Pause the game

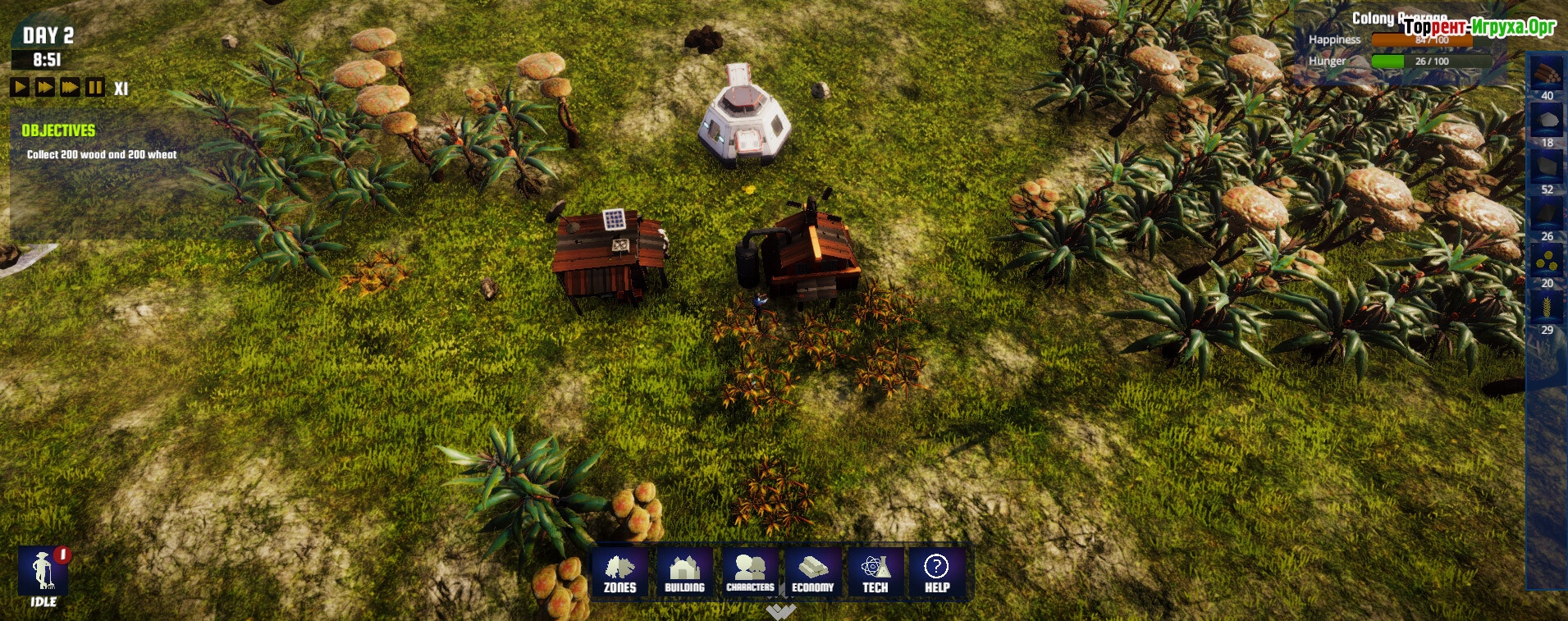tap(95, 87)
